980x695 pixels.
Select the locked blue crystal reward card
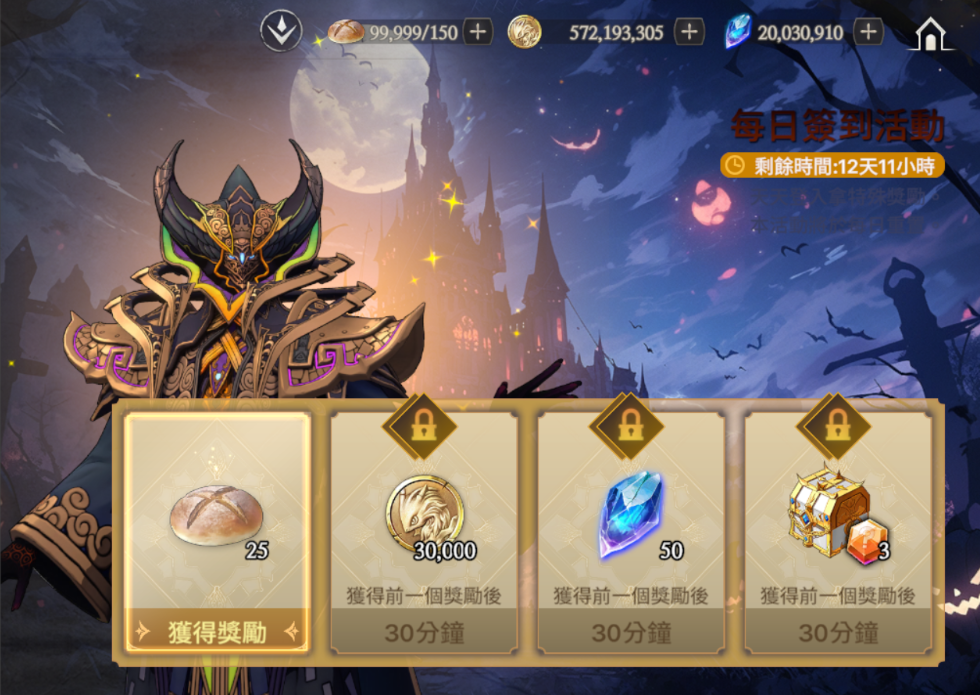click(x=631, y=532)
